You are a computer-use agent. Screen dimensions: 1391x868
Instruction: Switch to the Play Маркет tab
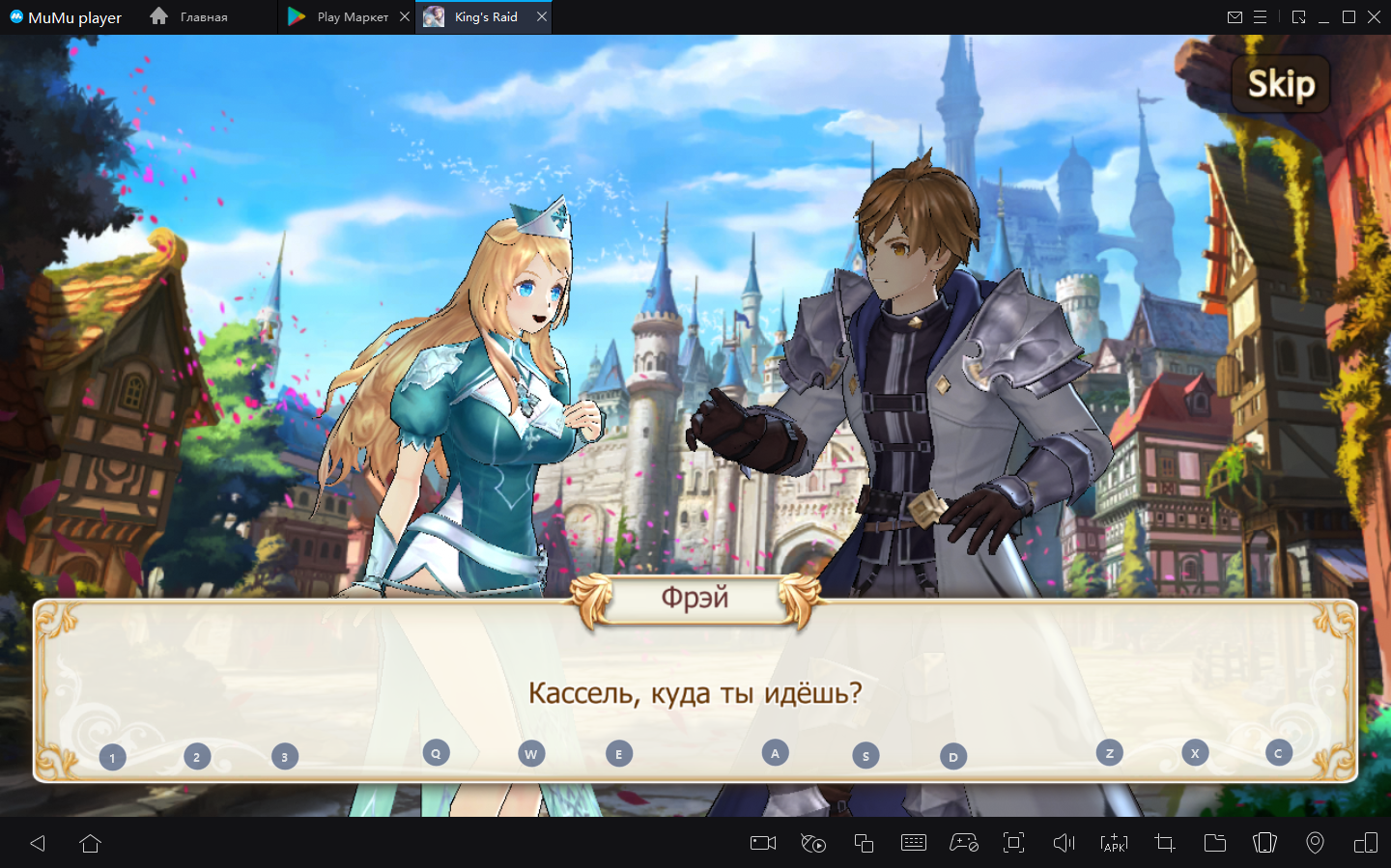(x=352, y=17)
